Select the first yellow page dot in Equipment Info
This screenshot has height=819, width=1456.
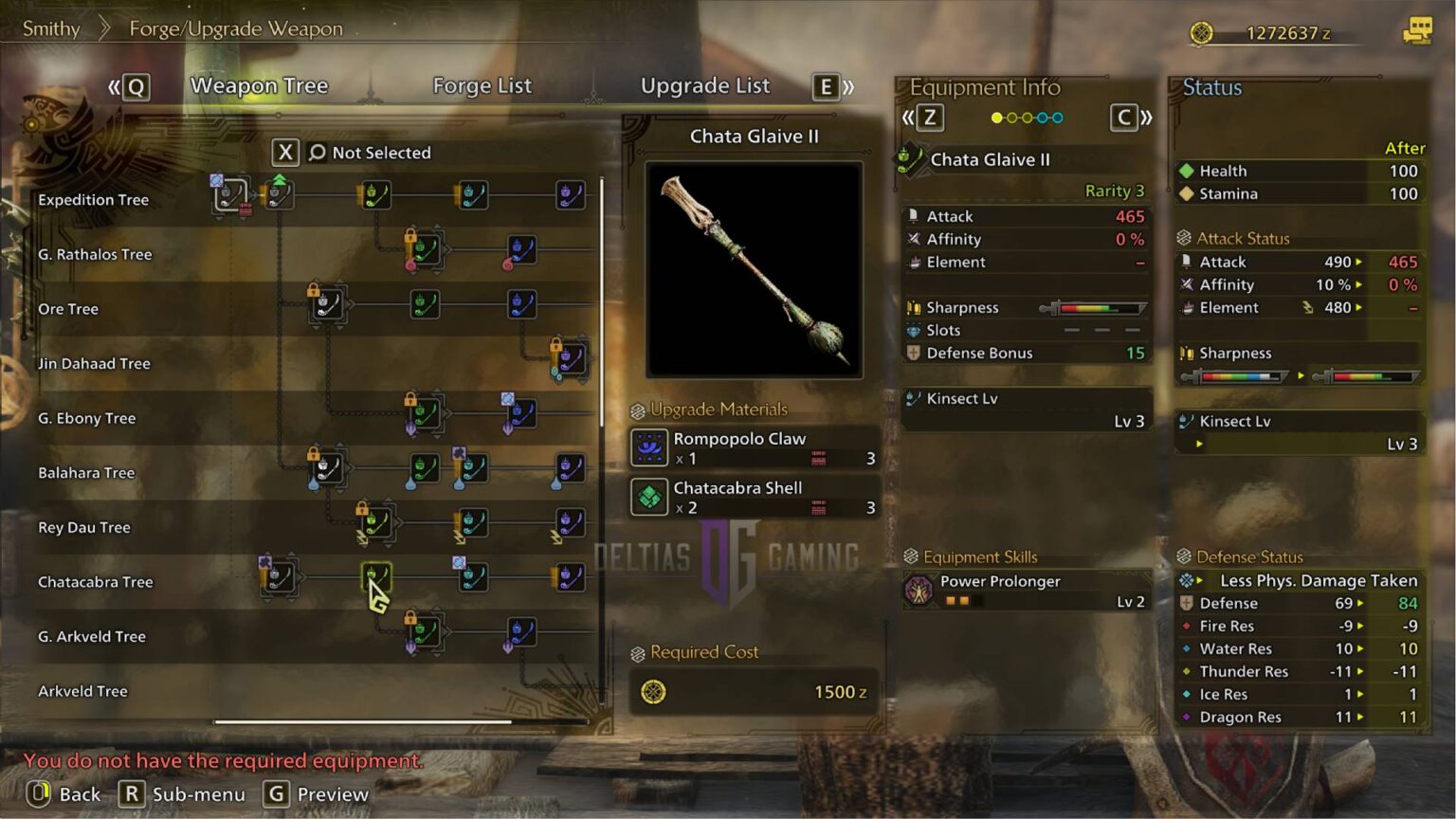995,118
